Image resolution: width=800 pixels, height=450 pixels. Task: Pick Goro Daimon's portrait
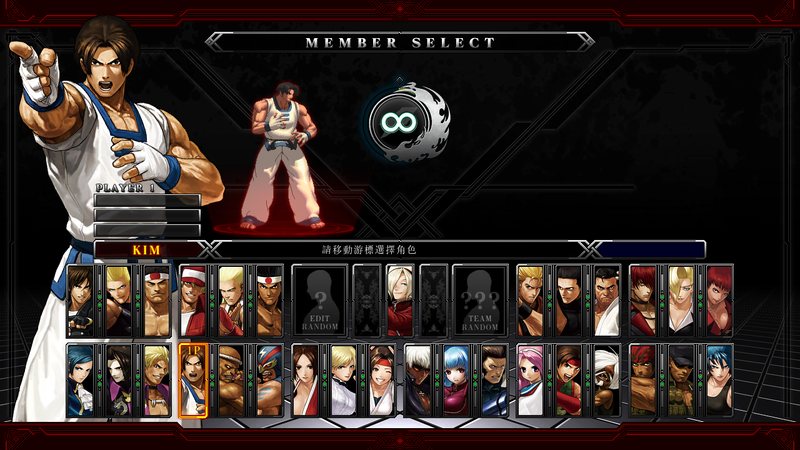tap(156, 301)
